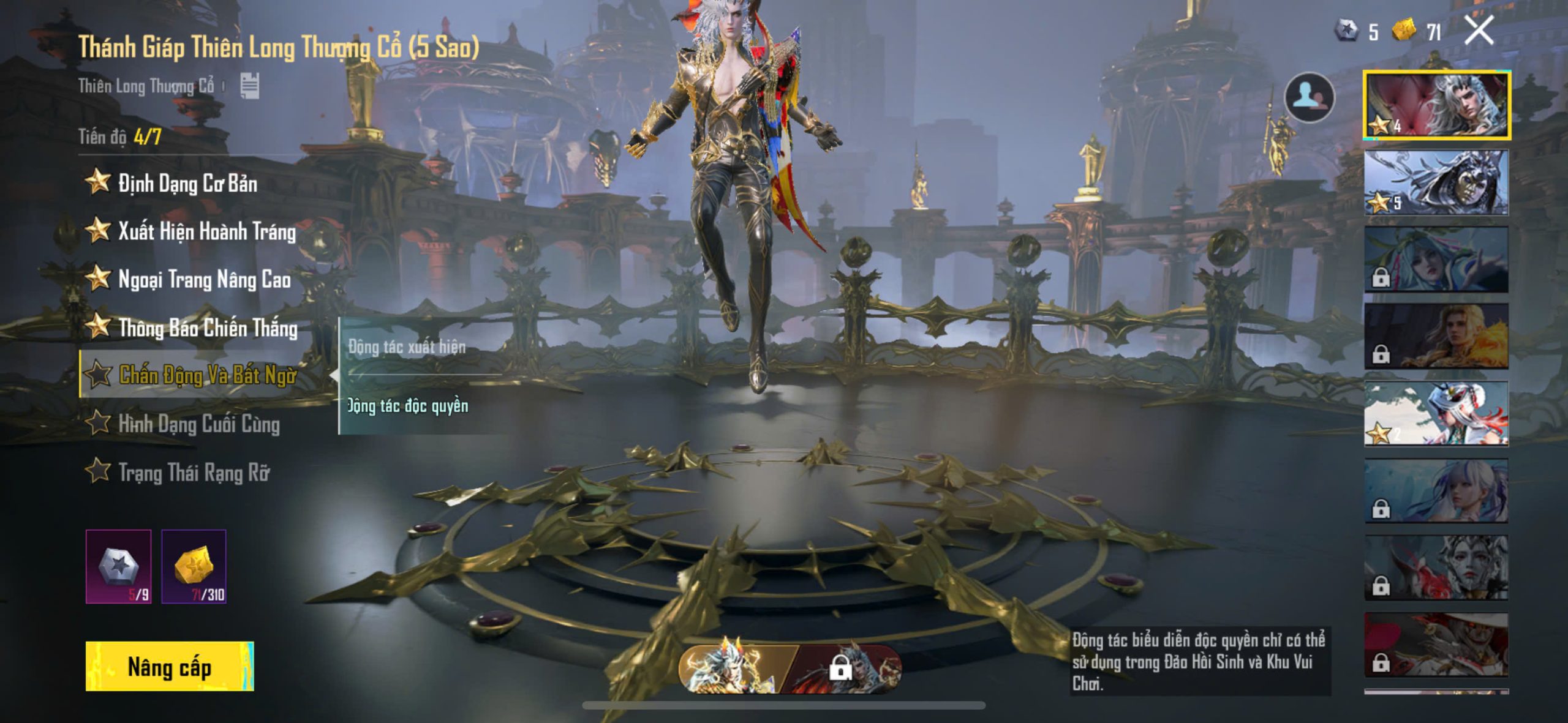Toggle the character silhouette view button

coord(1309,98)
